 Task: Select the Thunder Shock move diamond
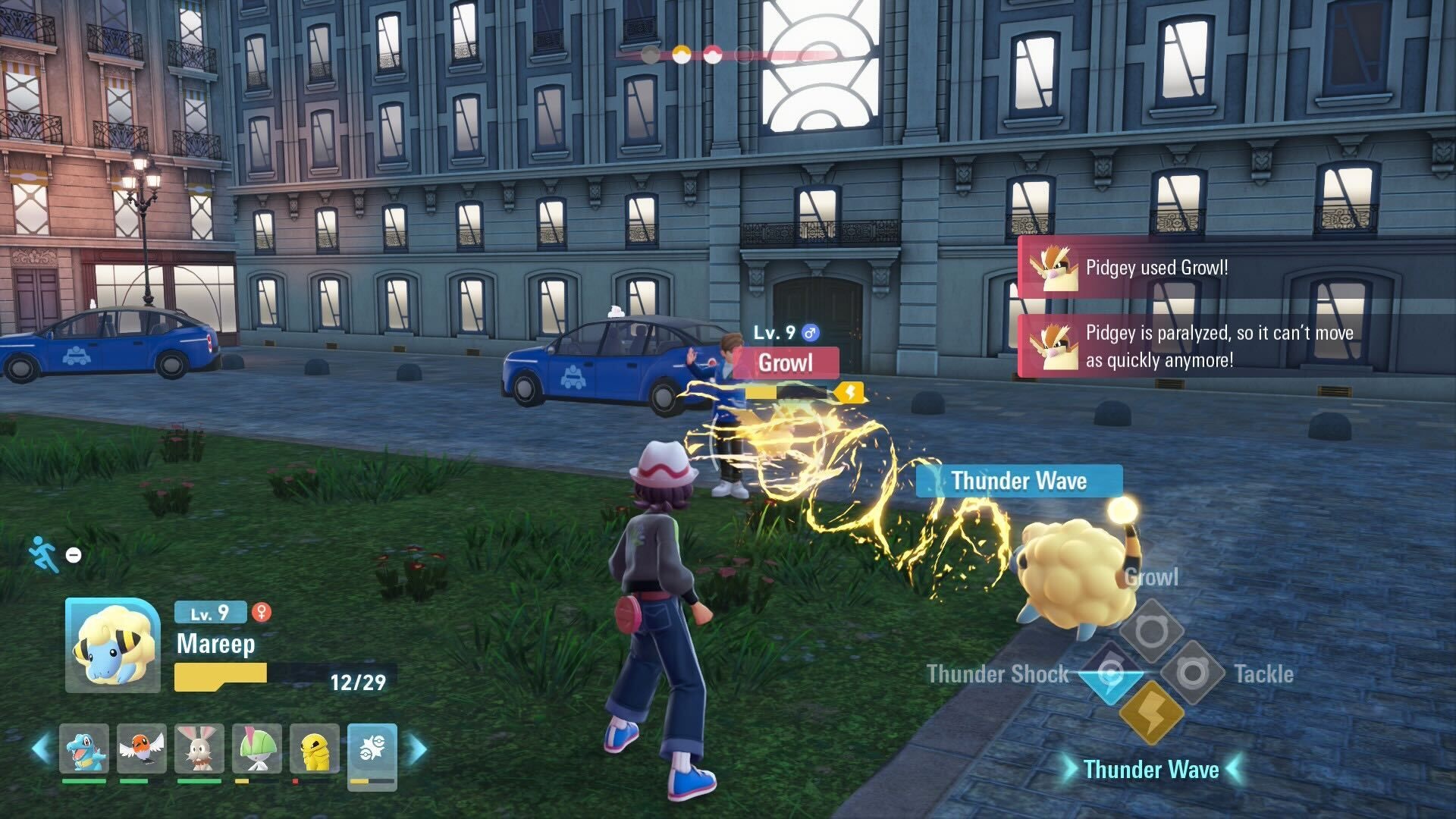[x=1110, y=673]
